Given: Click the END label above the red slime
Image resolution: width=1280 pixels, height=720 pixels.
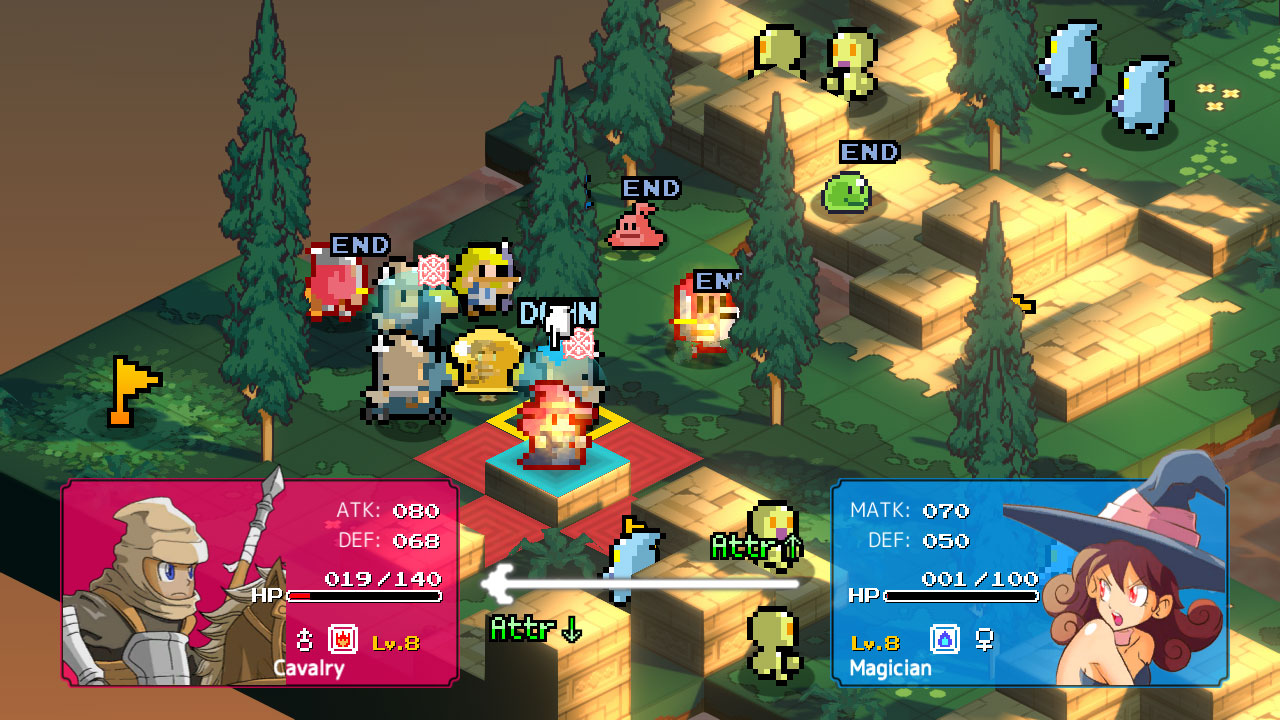Looking at the screenshot, I should pyautogui.click(x=650, y=188).
